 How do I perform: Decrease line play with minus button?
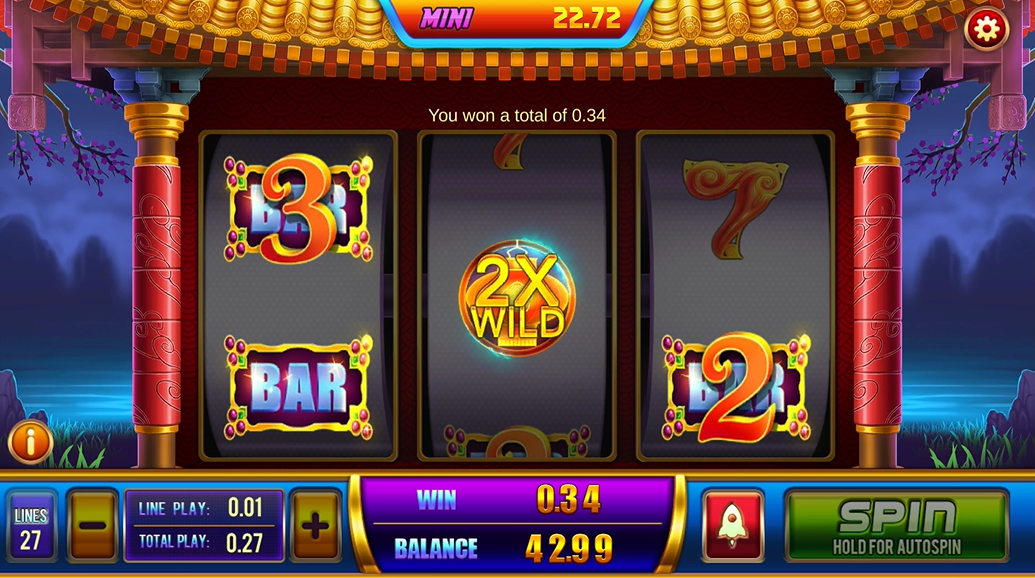click(x=93, y=525)
